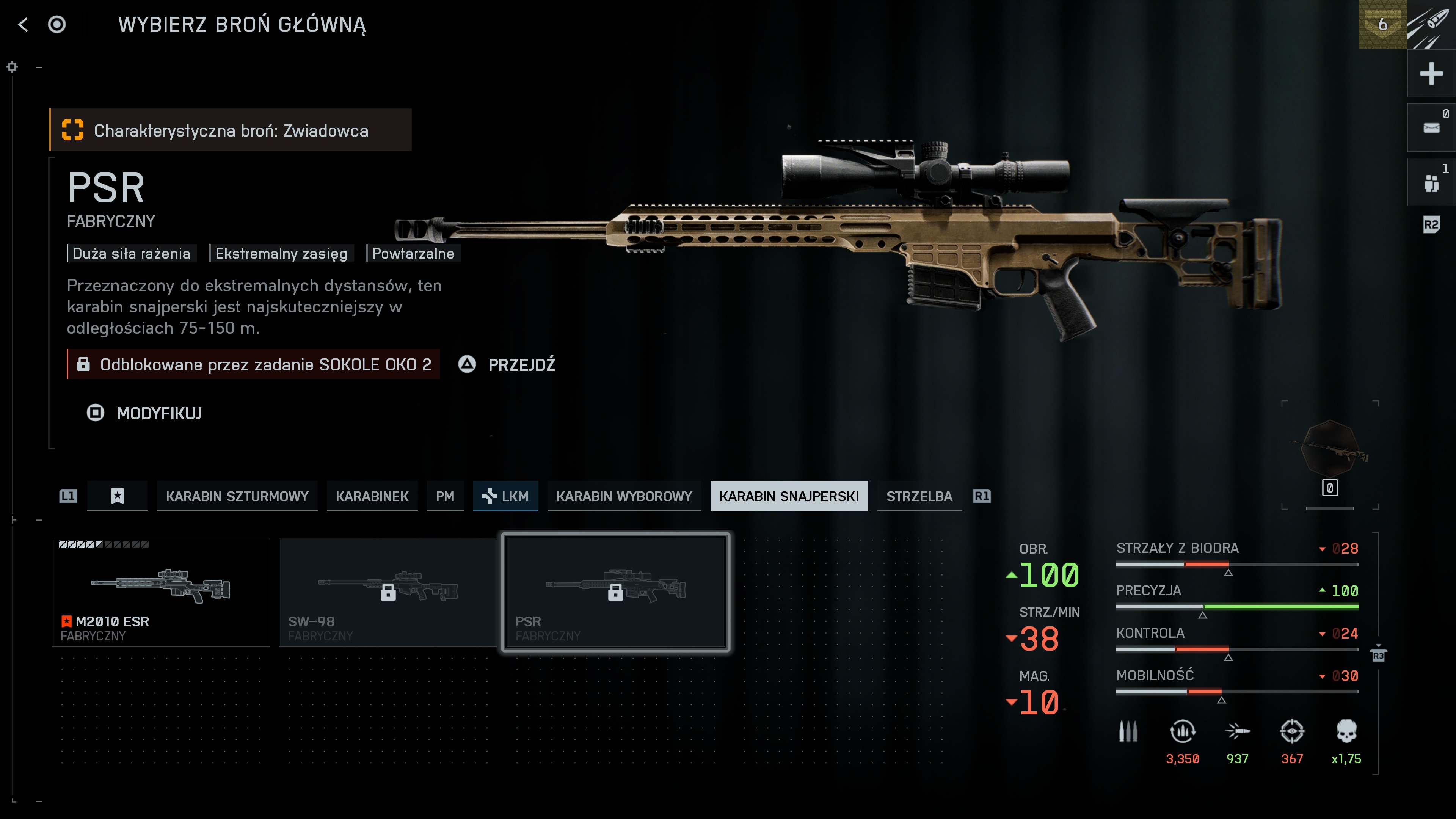Select the Karabinek category
1456x819 pixels.
372,496
